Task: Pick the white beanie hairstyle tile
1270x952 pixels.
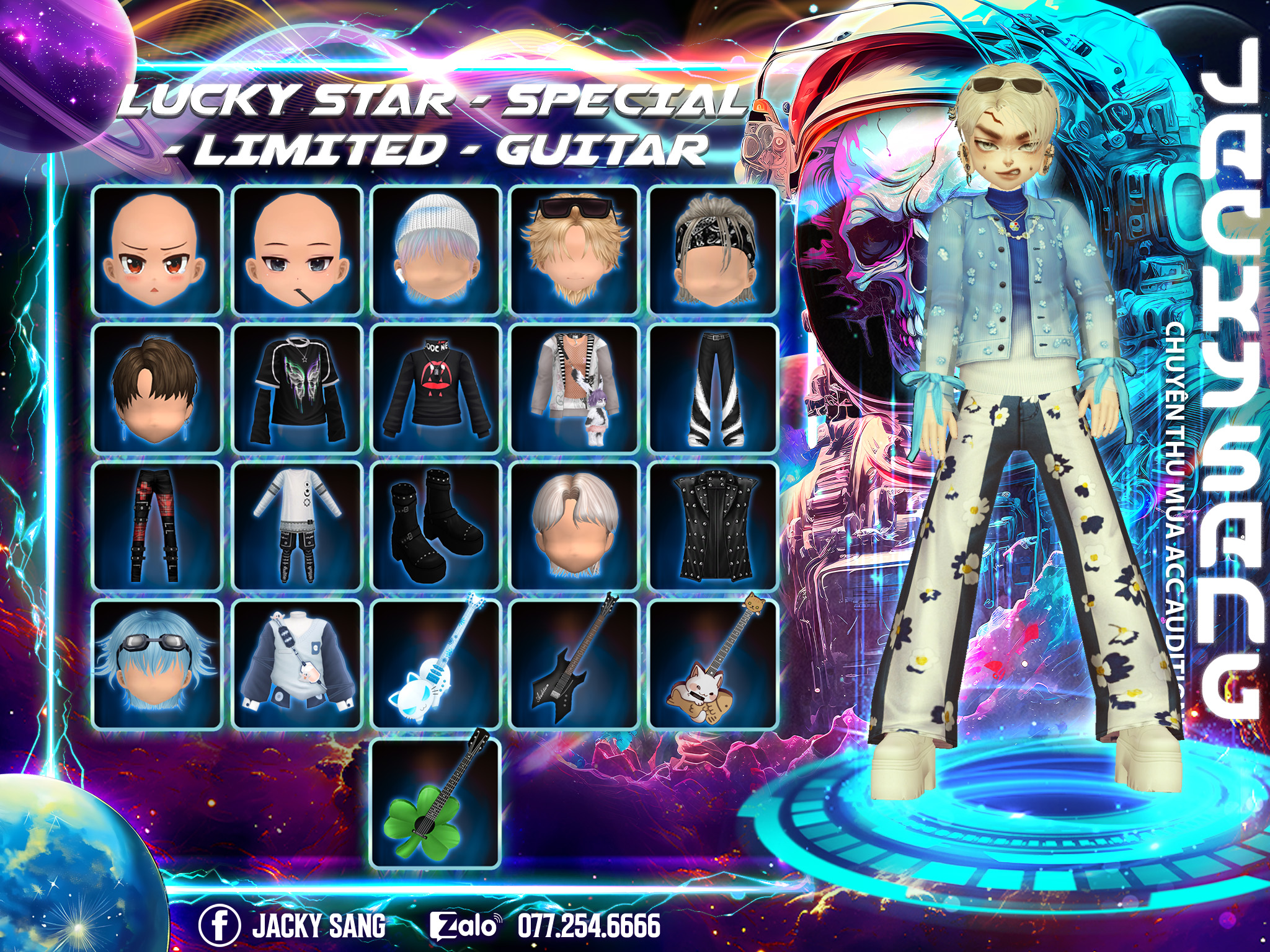Action: pos(436,250)
